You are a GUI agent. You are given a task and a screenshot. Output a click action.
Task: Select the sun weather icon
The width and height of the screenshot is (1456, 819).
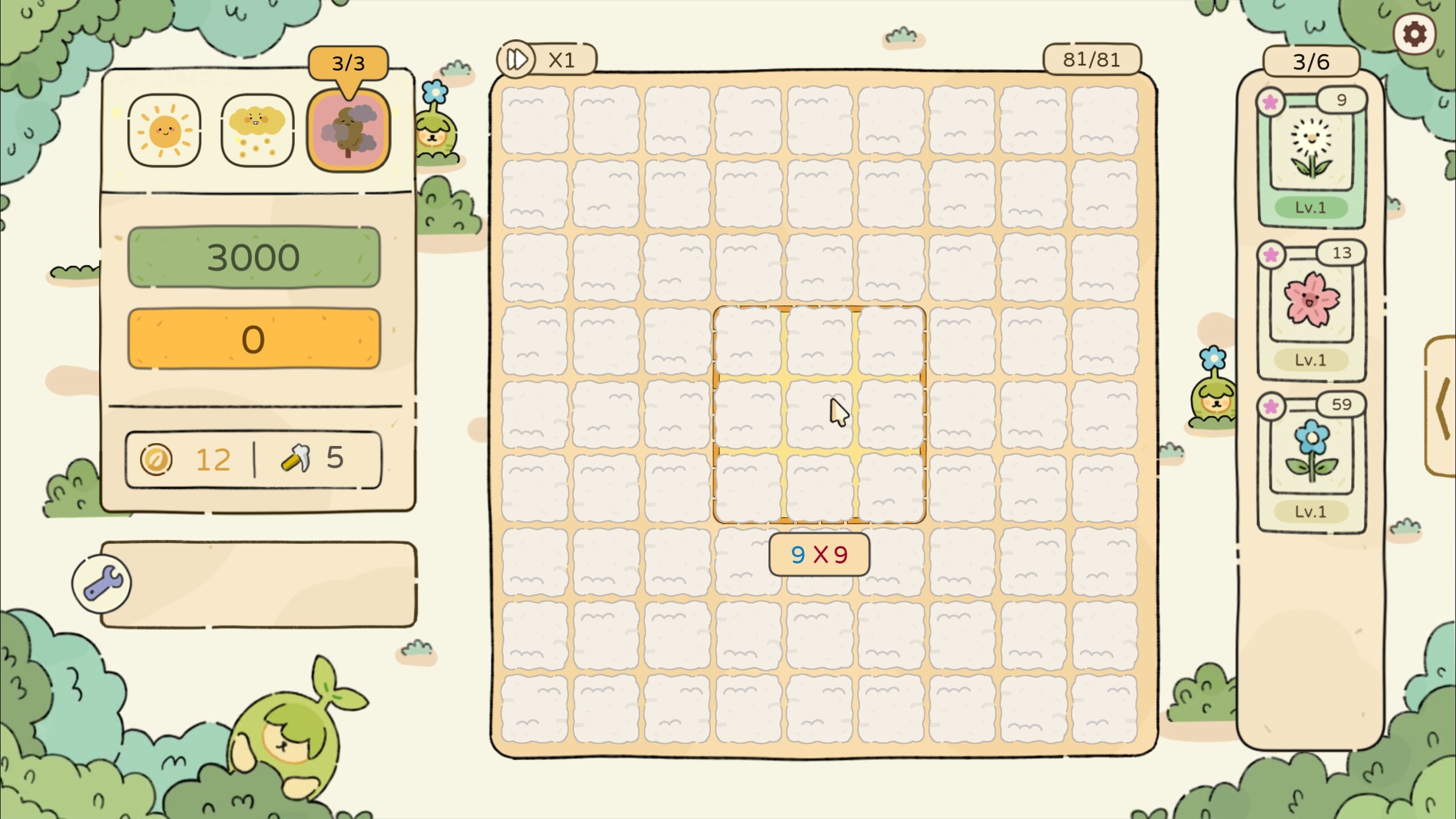click(x=163, y=130)
